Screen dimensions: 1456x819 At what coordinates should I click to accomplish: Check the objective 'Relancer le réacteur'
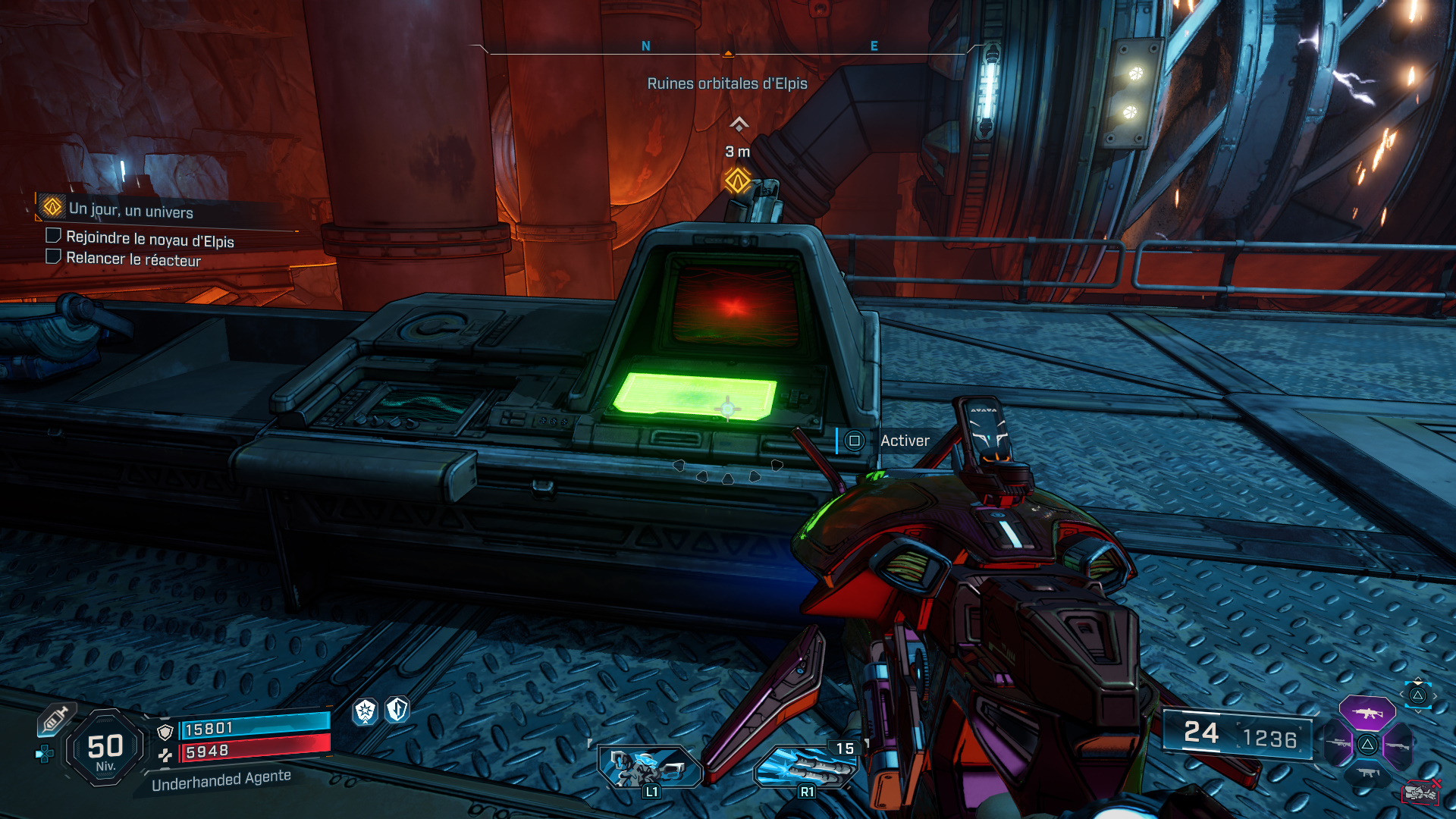[53, 256]
